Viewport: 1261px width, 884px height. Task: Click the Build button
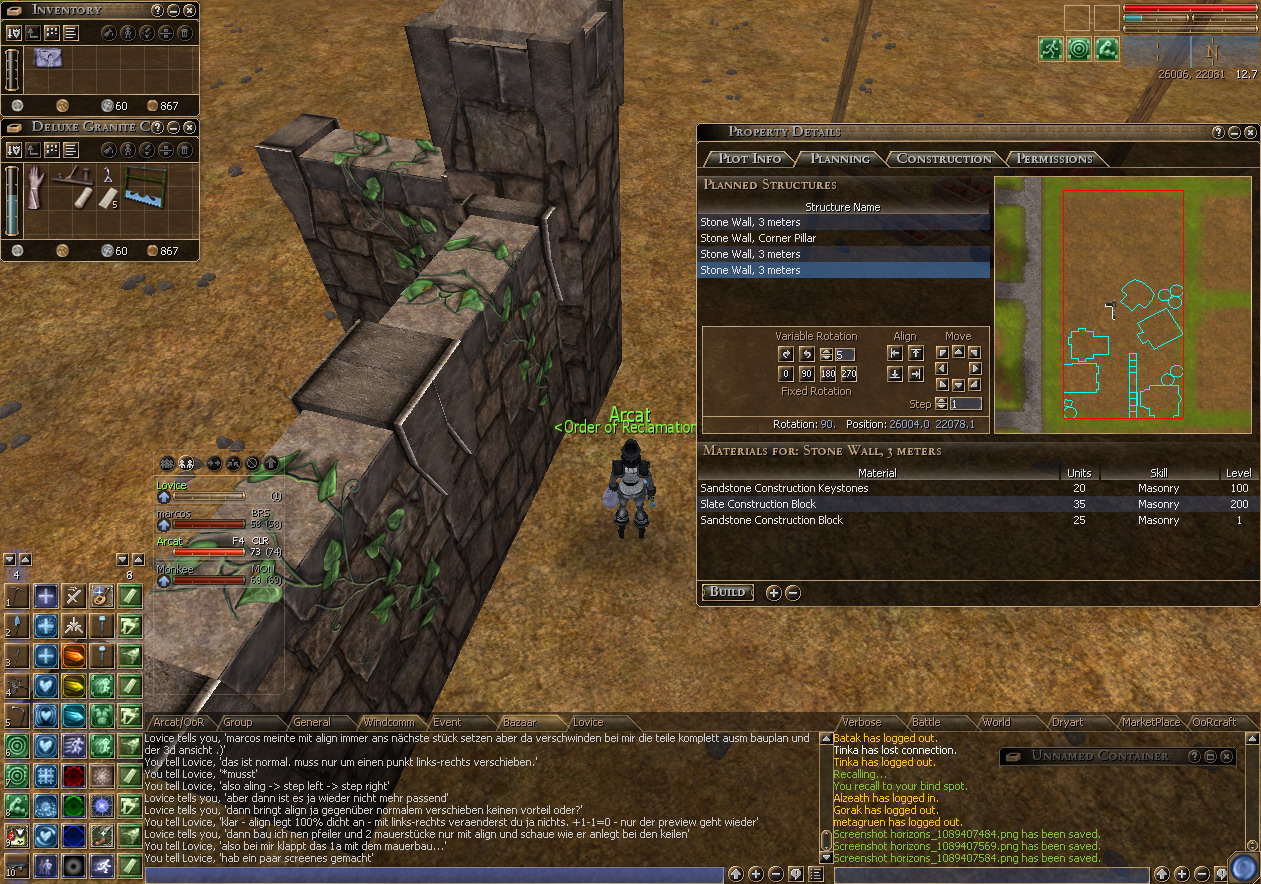(x=727, y=592)
